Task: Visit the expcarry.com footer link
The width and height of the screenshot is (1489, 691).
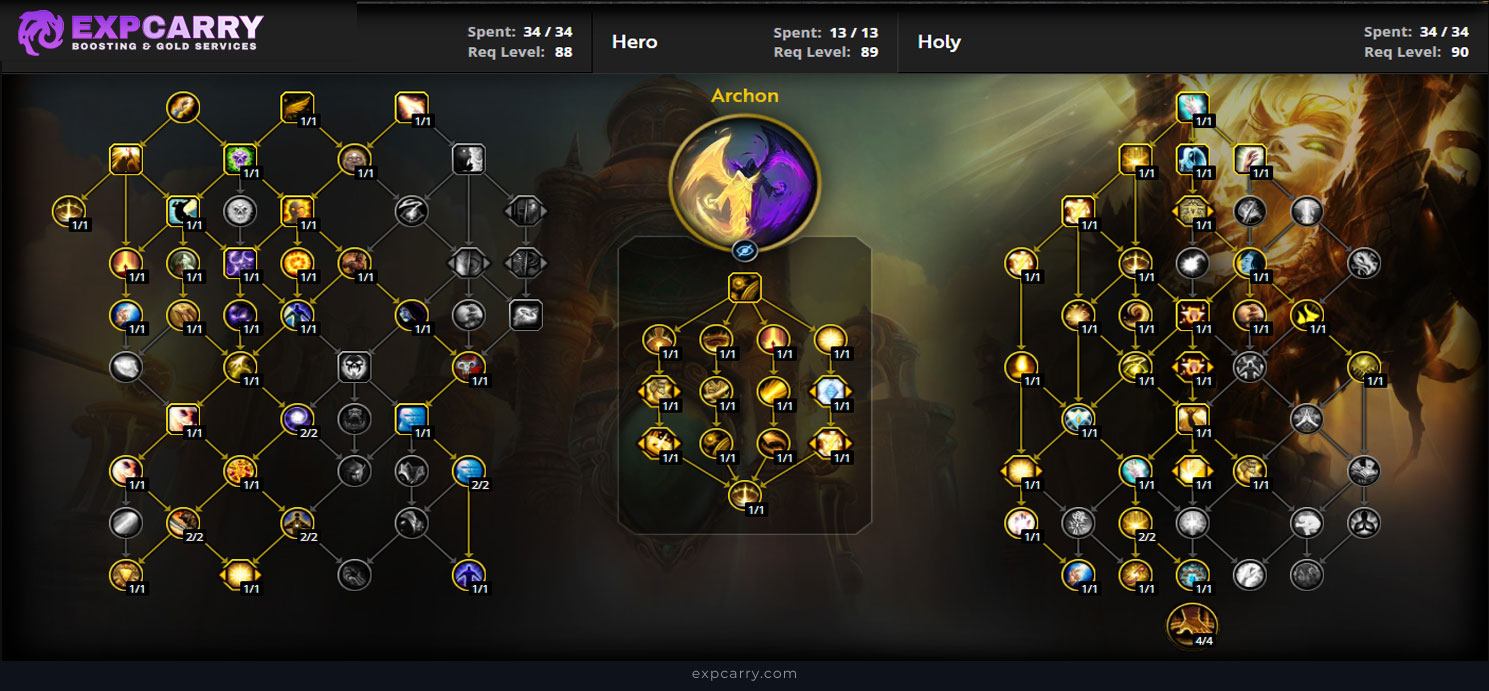Action: [x=744, y=673]
